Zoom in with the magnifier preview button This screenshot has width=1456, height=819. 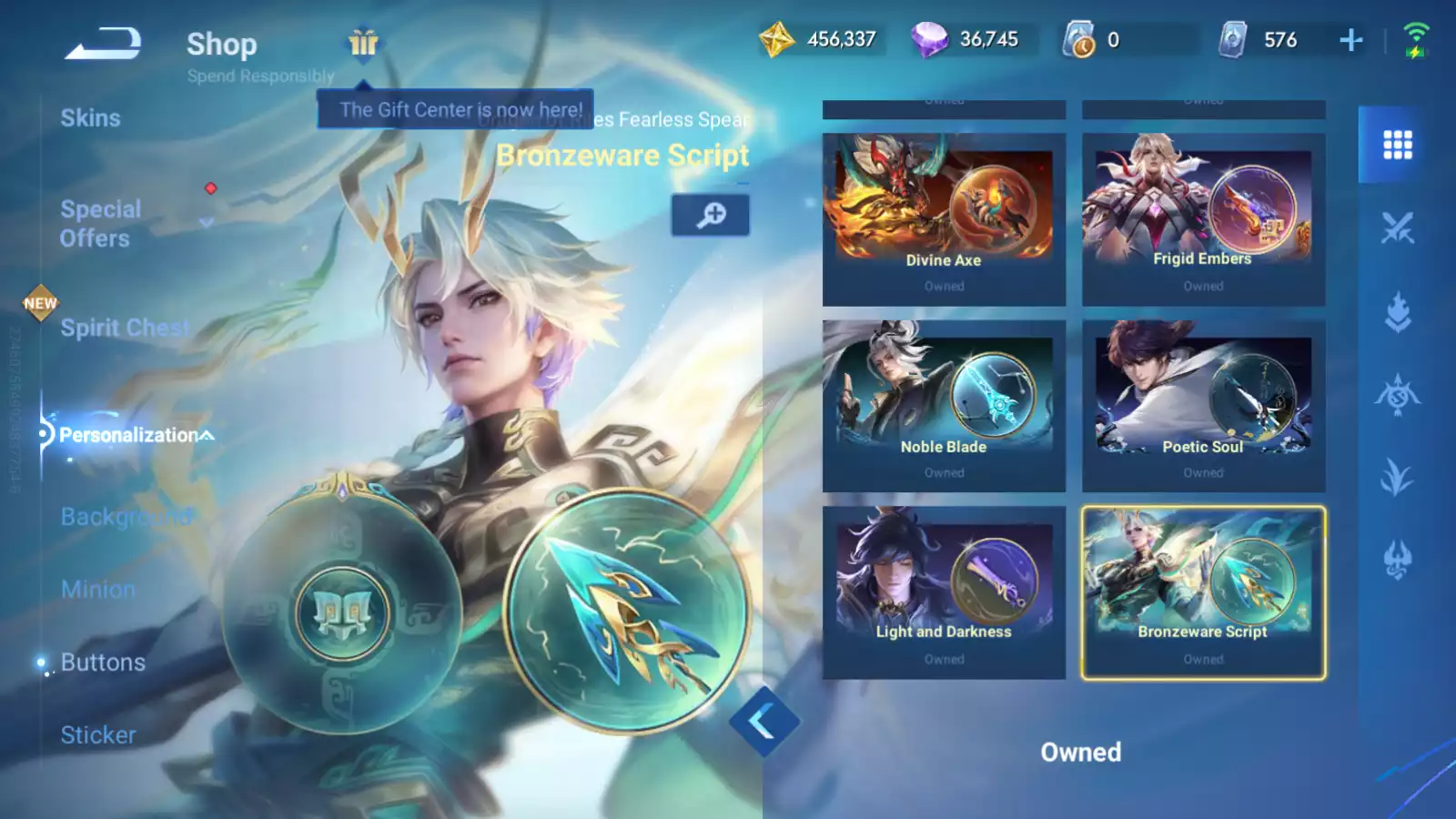(711, 215)
